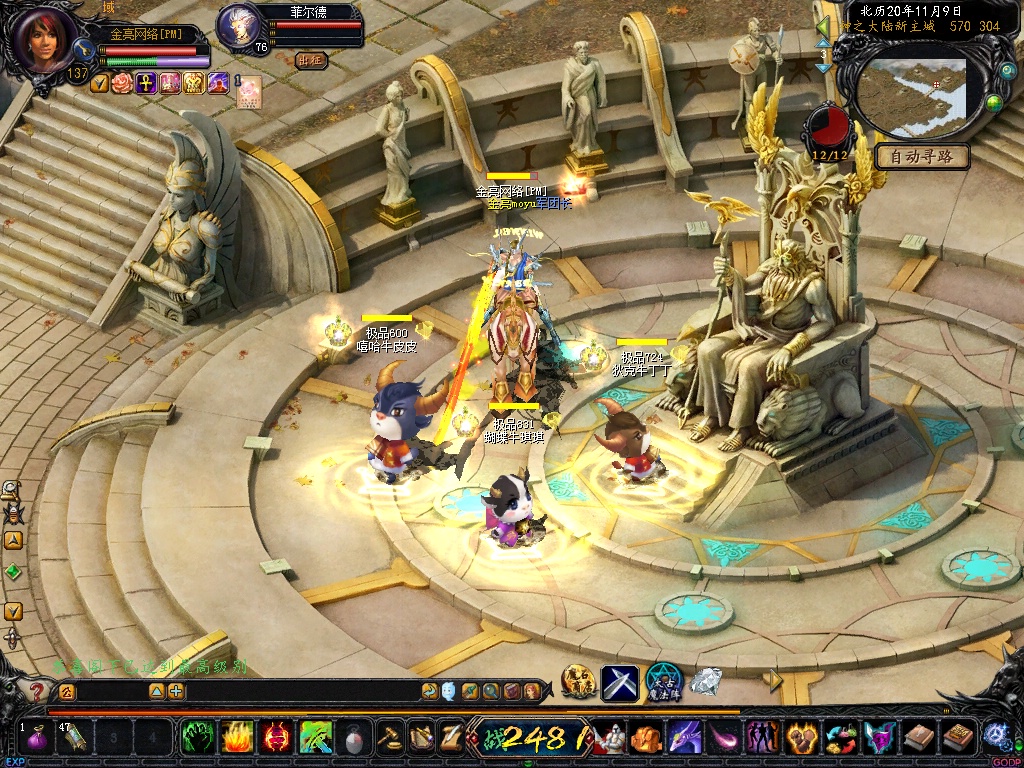Open the 魔法阵 magic circle icon
The width and height of the screenshot is (1024, 768).
click(x=663, y=682)
